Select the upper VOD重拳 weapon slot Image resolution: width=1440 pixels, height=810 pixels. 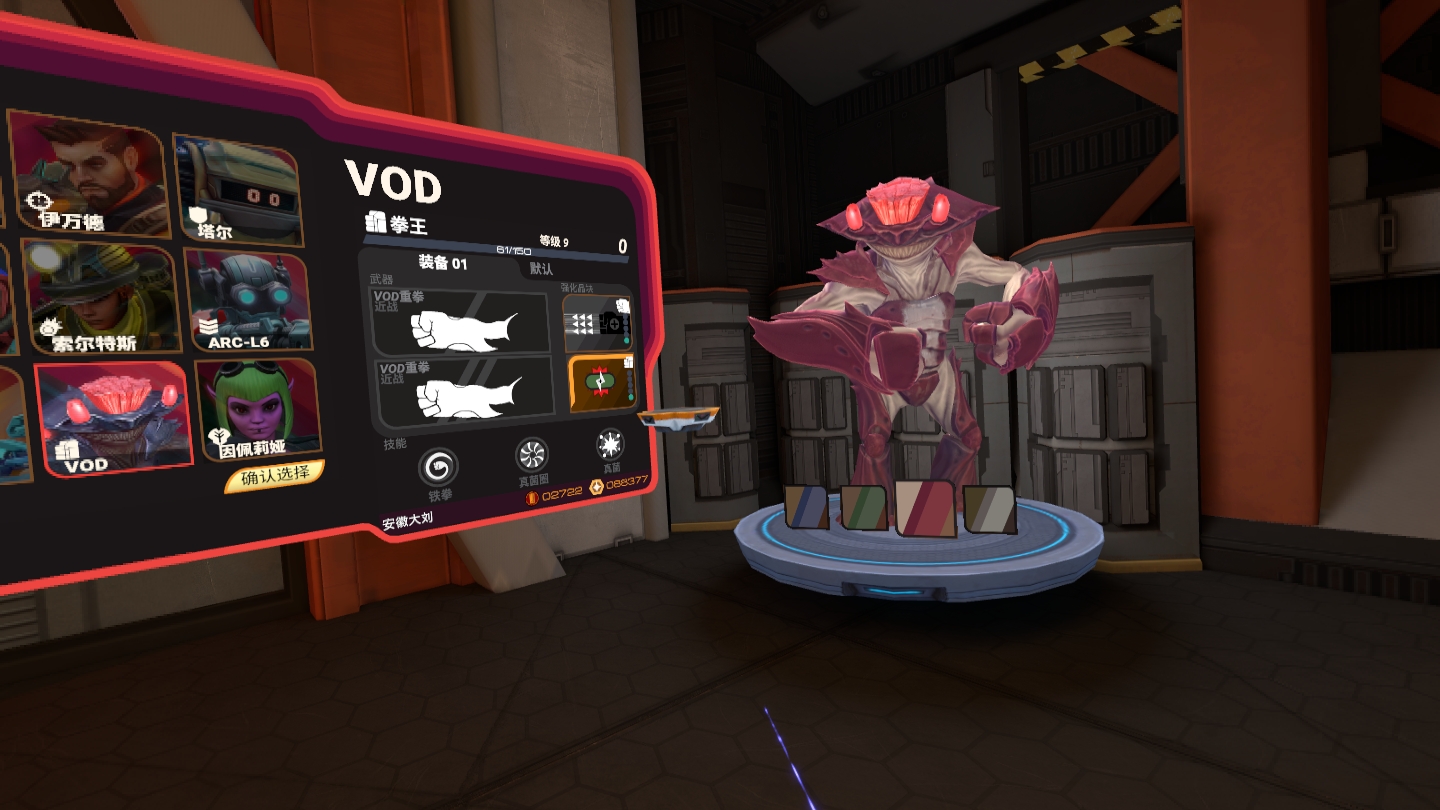(462, 322)
